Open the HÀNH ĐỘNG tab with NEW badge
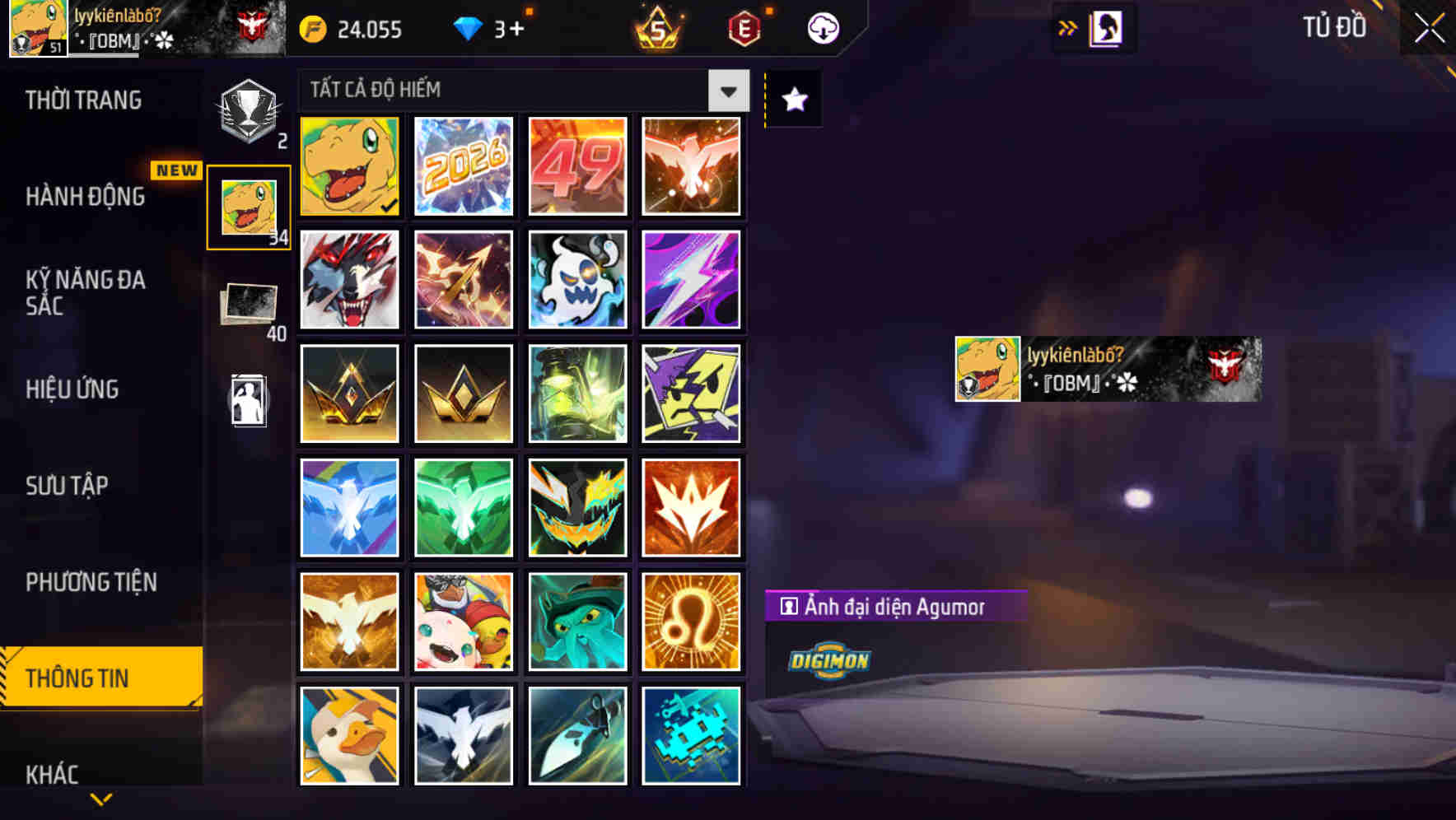This screenshot has height=820, width=1456. pyautogui.click(x=85, y=198)
